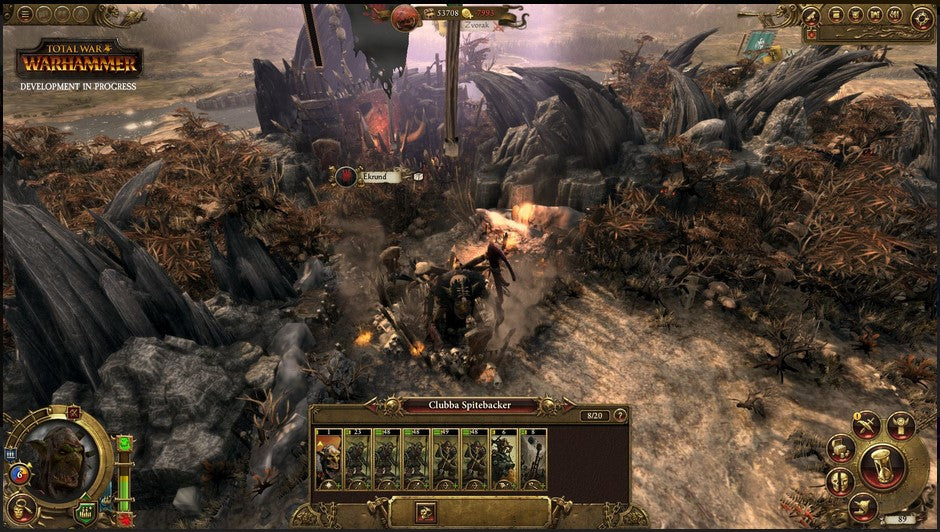Click the skull button below the unit cards
This screenshot has height=532, width=940.
point(425,510)
